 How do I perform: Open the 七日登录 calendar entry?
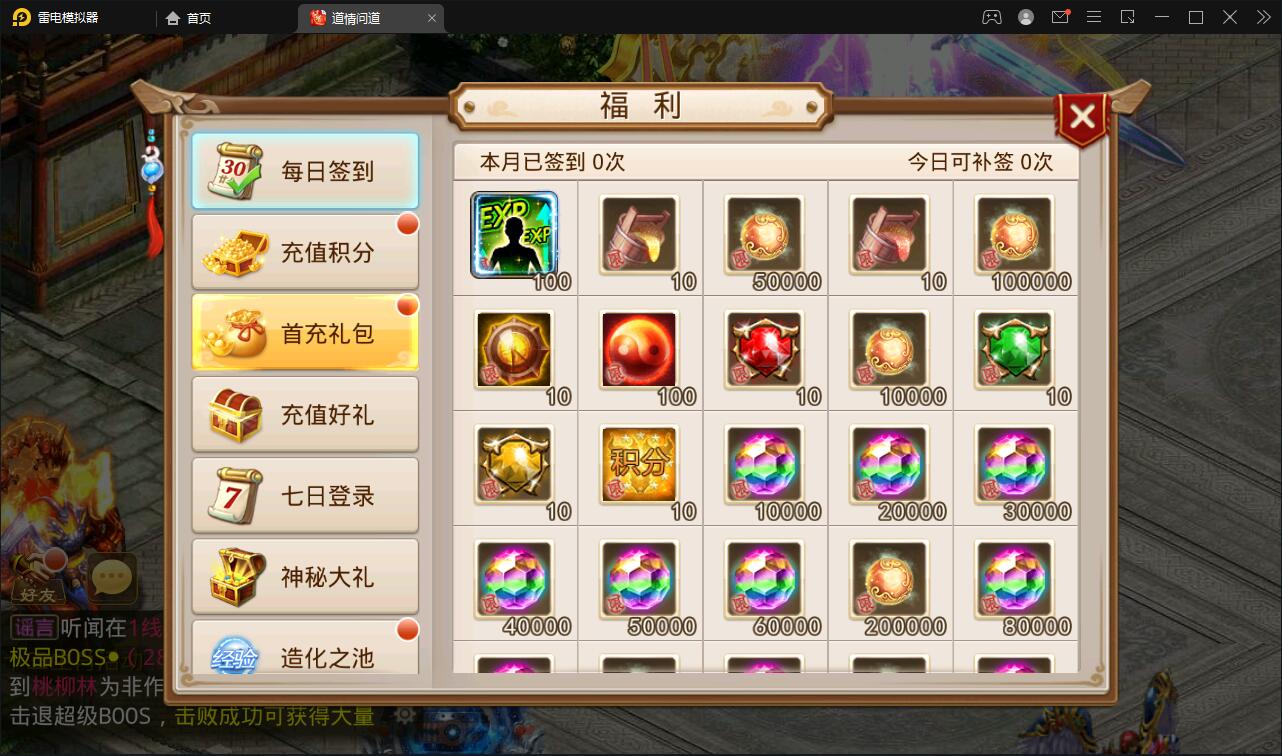[305, 496]
